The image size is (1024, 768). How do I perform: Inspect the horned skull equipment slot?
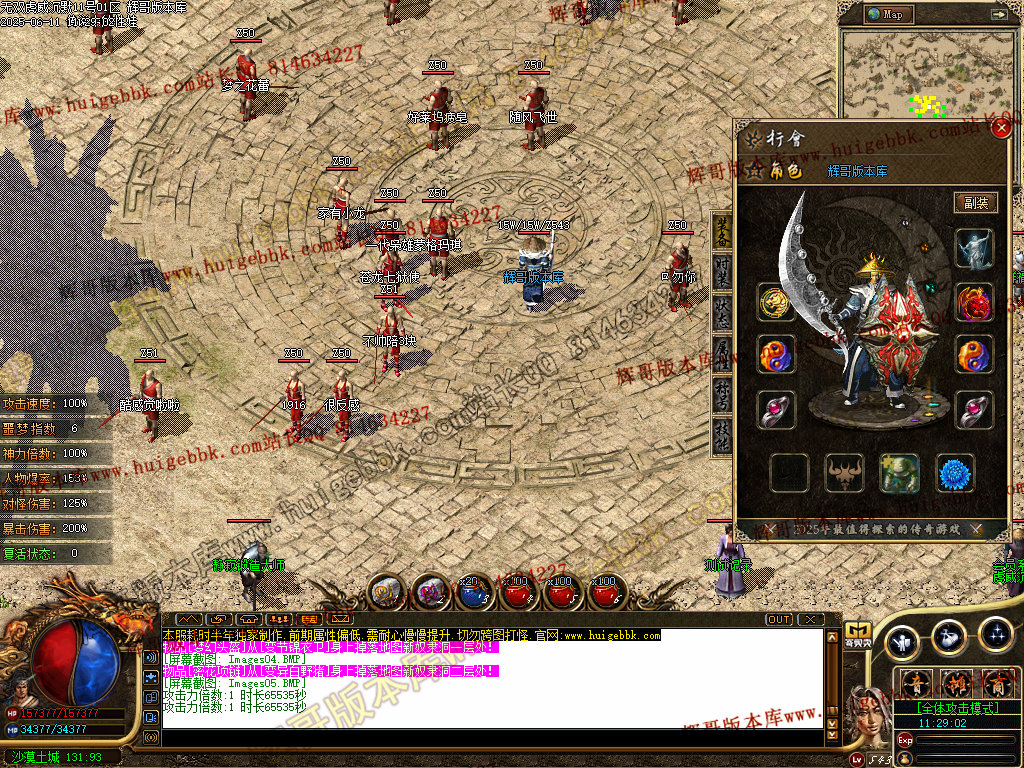(844, 473)
